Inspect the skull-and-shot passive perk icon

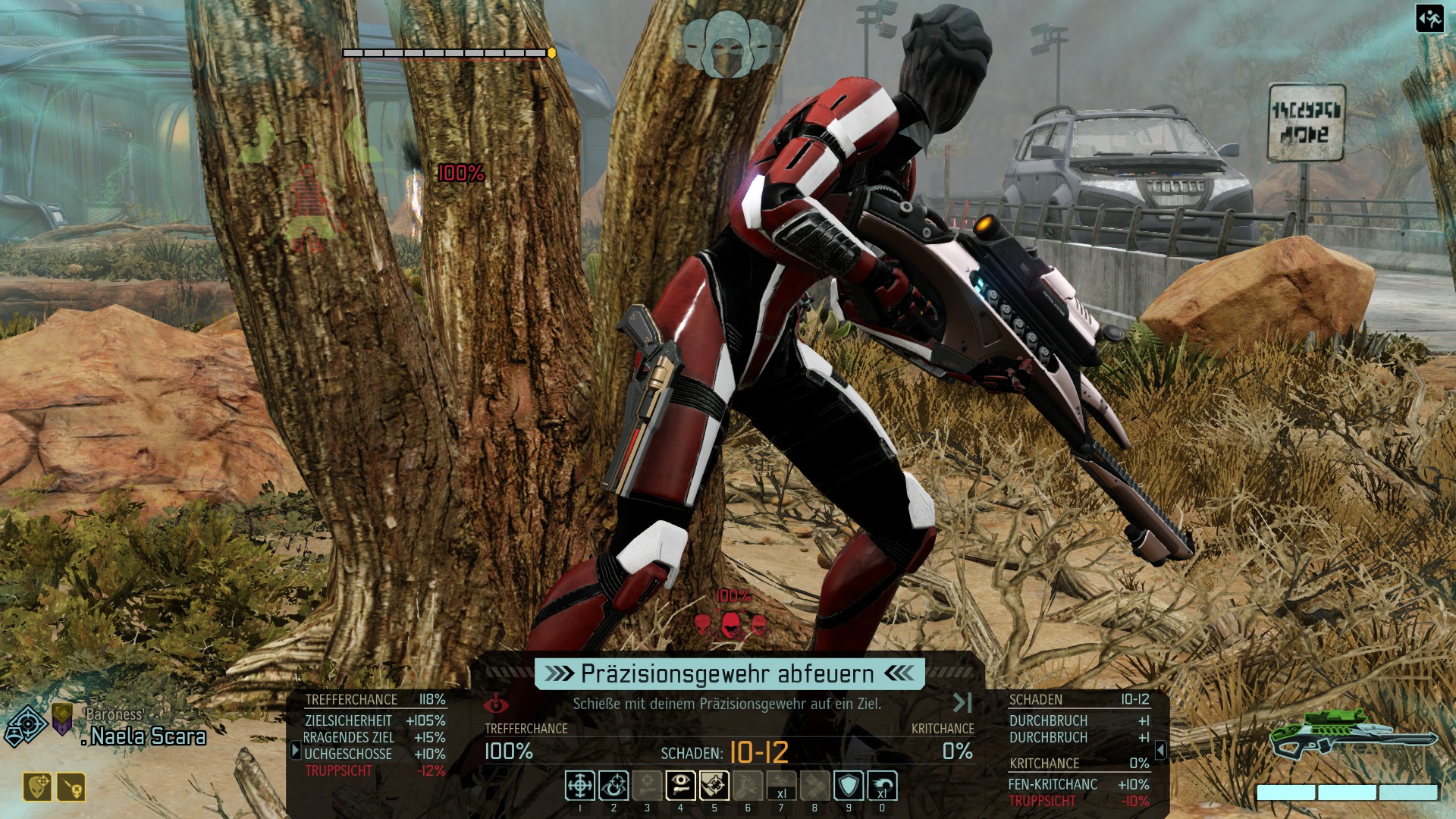(x=72, y=787)
